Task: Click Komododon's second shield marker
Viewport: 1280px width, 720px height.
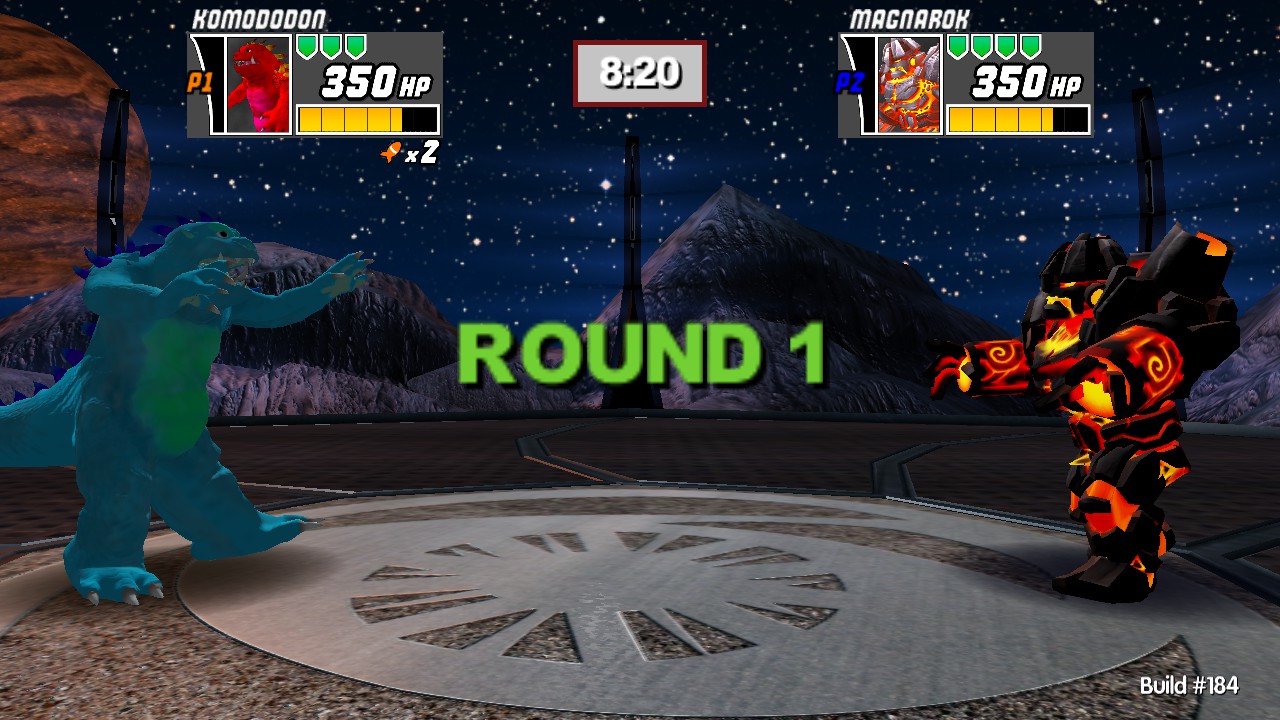Action: click(331, 46)
